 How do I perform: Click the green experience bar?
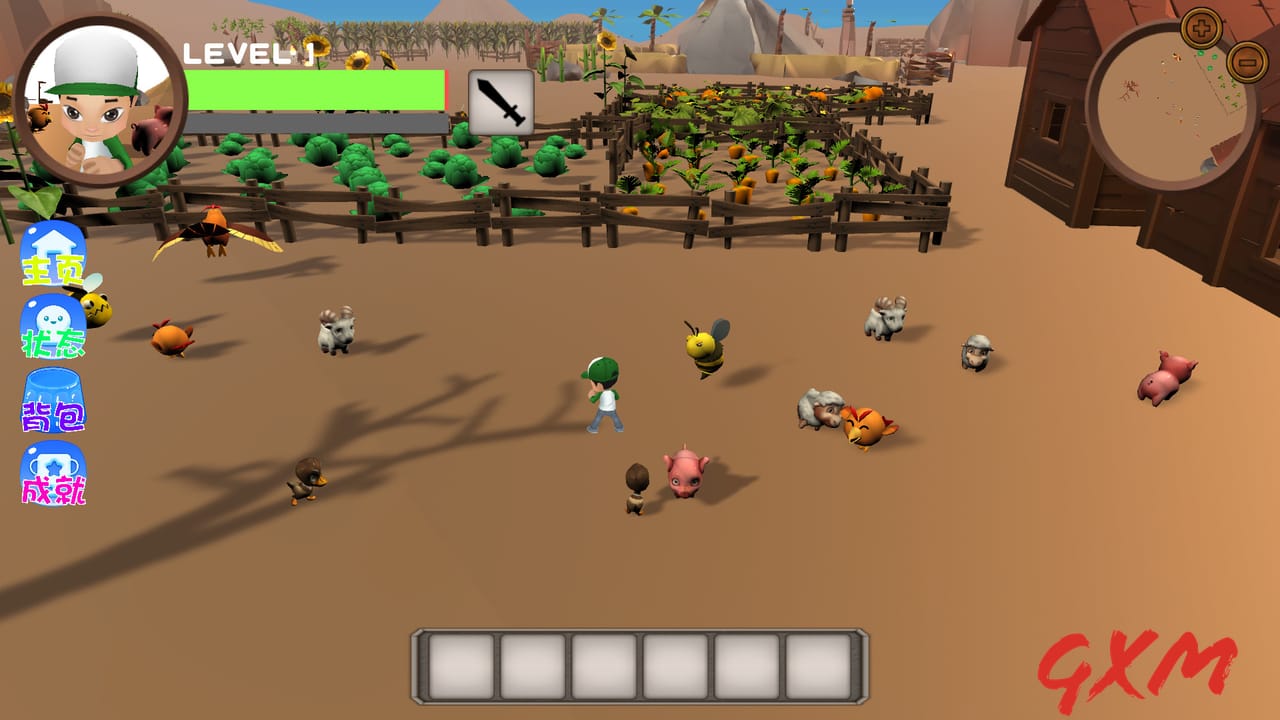pos(320,90)
